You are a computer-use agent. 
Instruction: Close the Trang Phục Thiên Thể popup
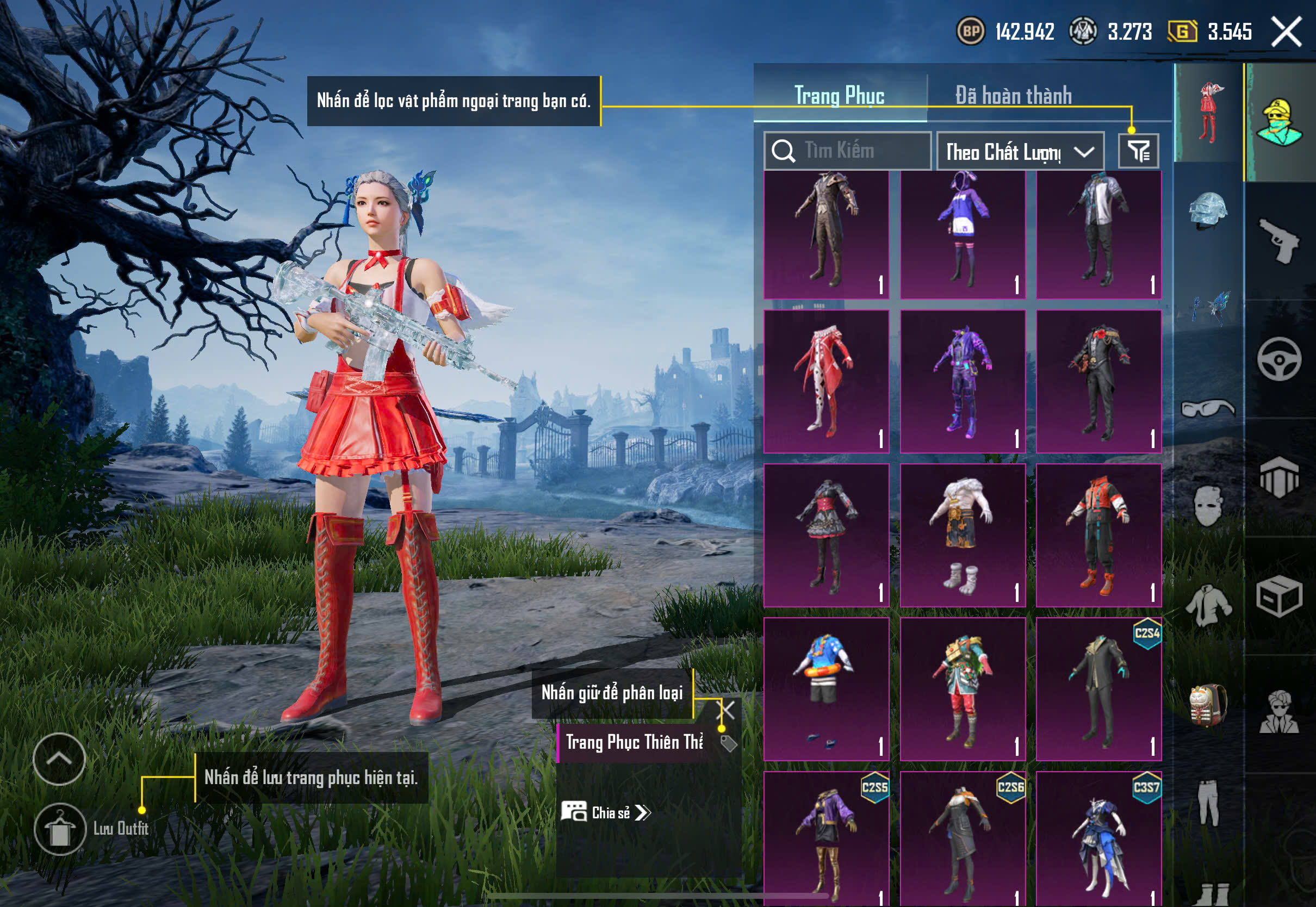click(727, 709)
